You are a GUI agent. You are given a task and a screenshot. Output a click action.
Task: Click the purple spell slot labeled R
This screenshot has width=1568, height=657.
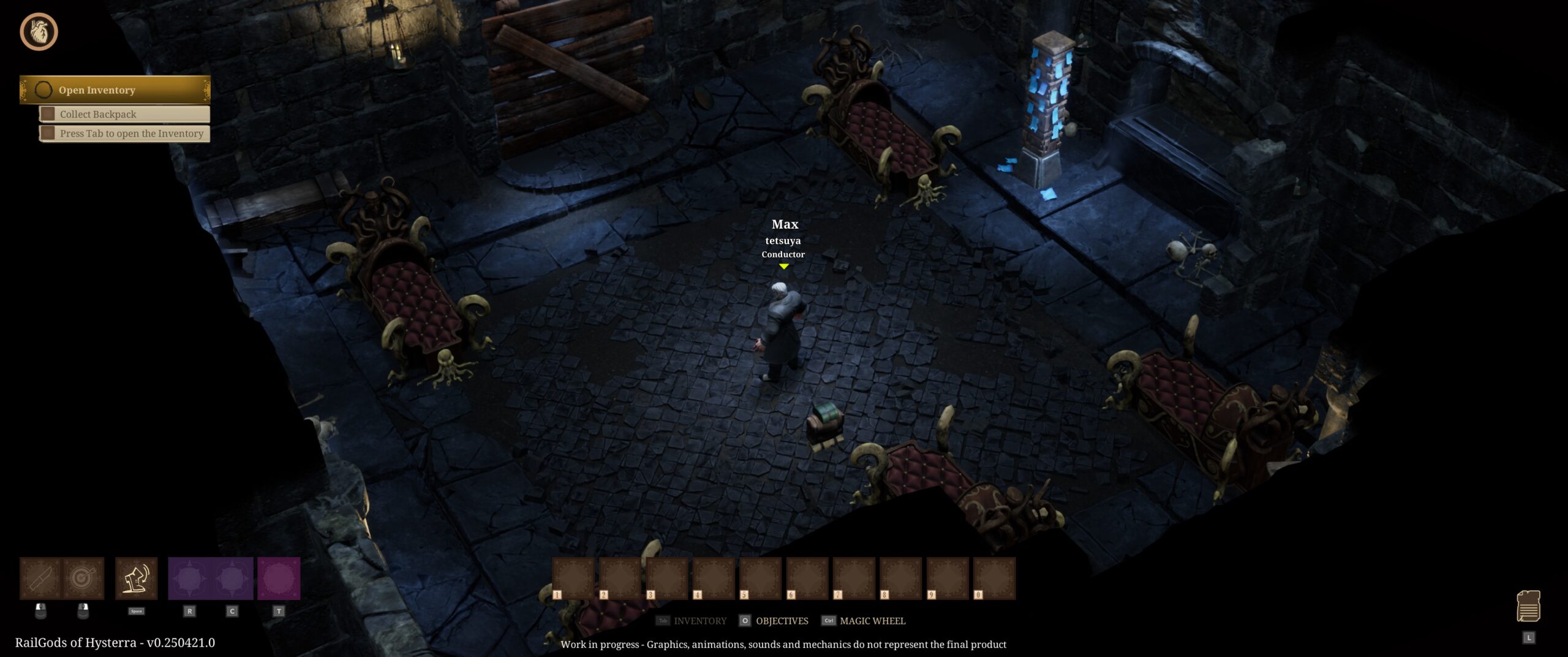click(x=189, y=578)
